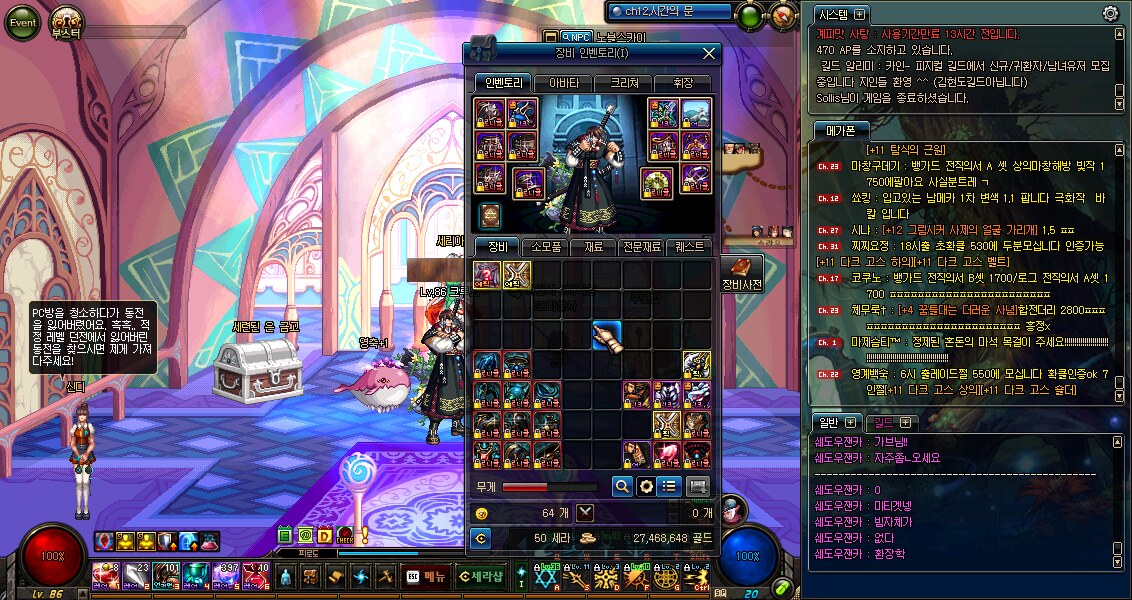Open the 세라샵 cash shop

pyautogui.click(x=481, y=575)
